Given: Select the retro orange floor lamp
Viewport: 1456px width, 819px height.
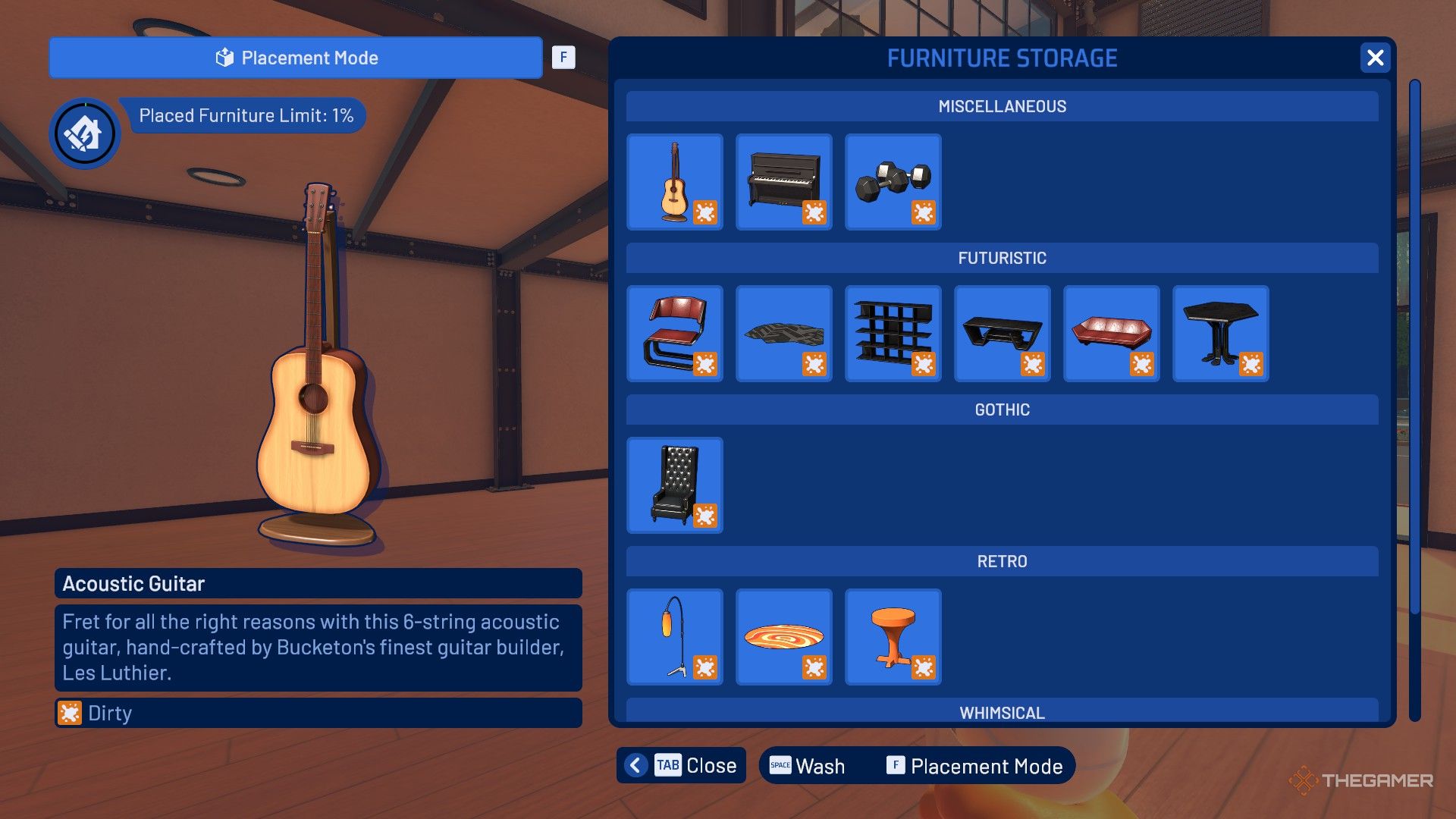Looking at the screenshot, I should click(674, 637).
